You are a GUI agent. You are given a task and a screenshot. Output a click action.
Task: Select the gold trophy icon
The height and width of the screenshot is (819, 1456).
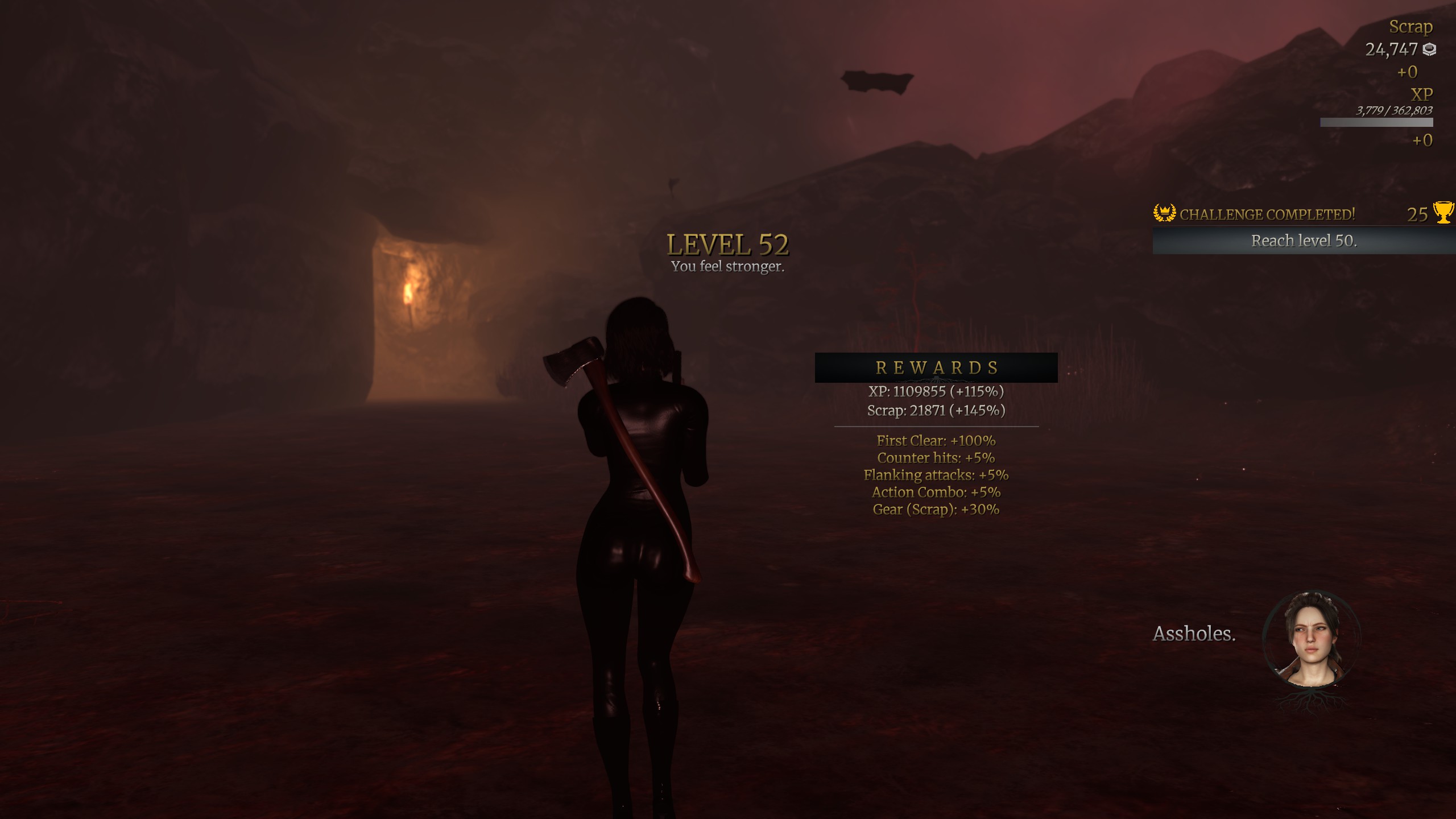click(1443, 213)
